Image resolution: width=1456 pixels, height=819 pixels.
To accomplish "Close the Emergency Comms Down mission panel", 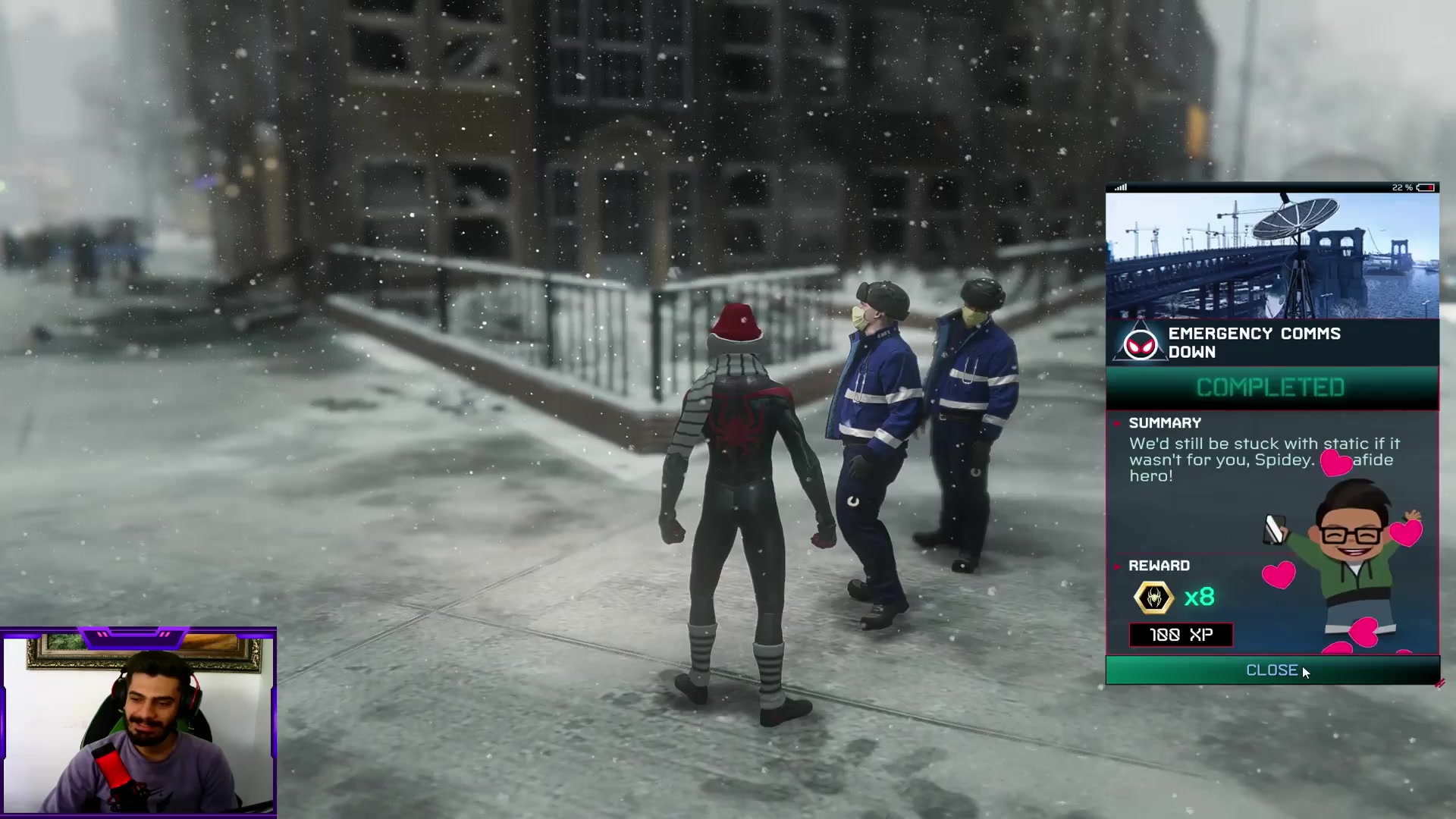I will click(1272, 670).
